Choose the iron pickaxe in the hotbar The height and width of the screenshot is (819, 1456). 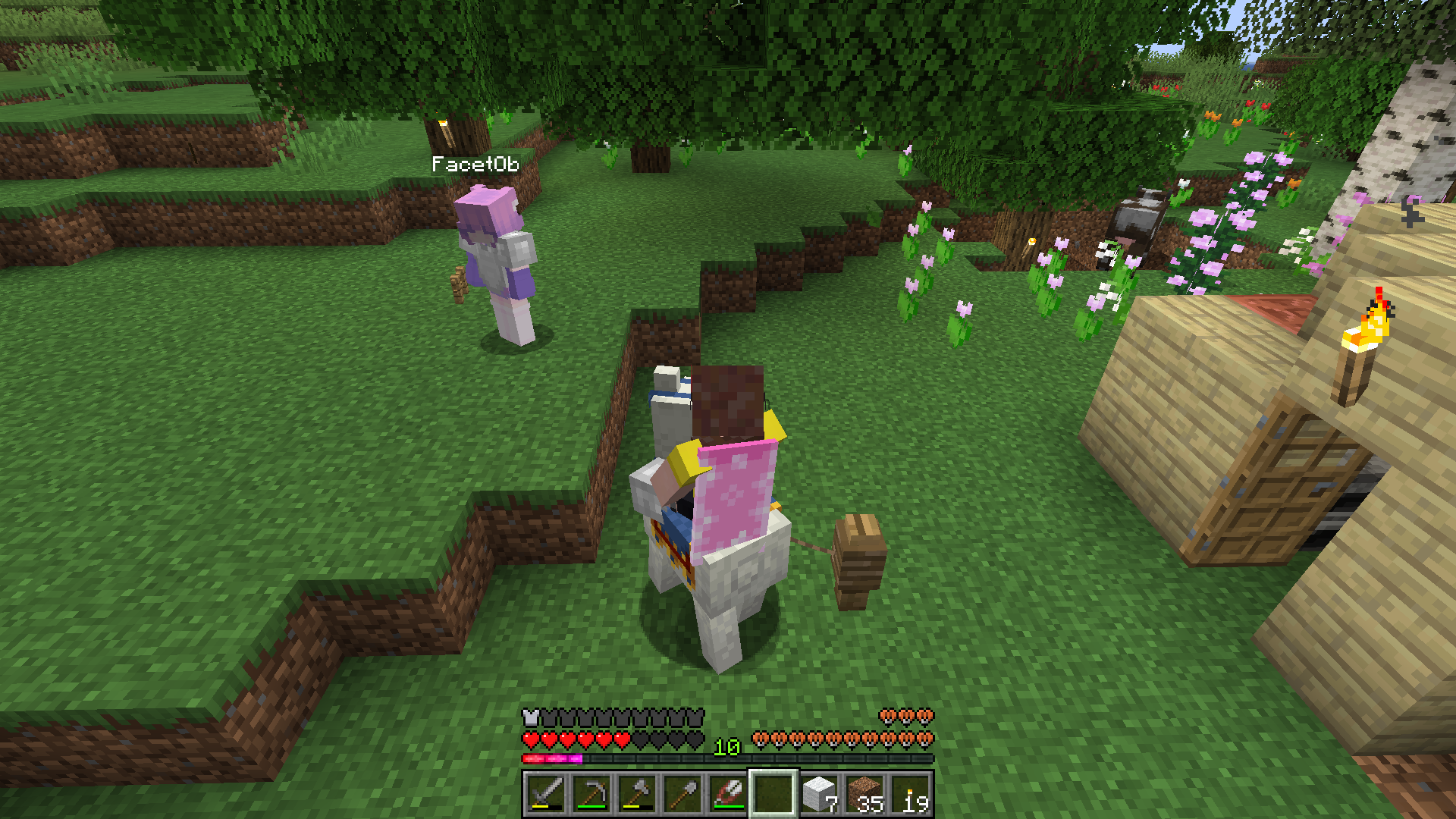coord(591,794)
